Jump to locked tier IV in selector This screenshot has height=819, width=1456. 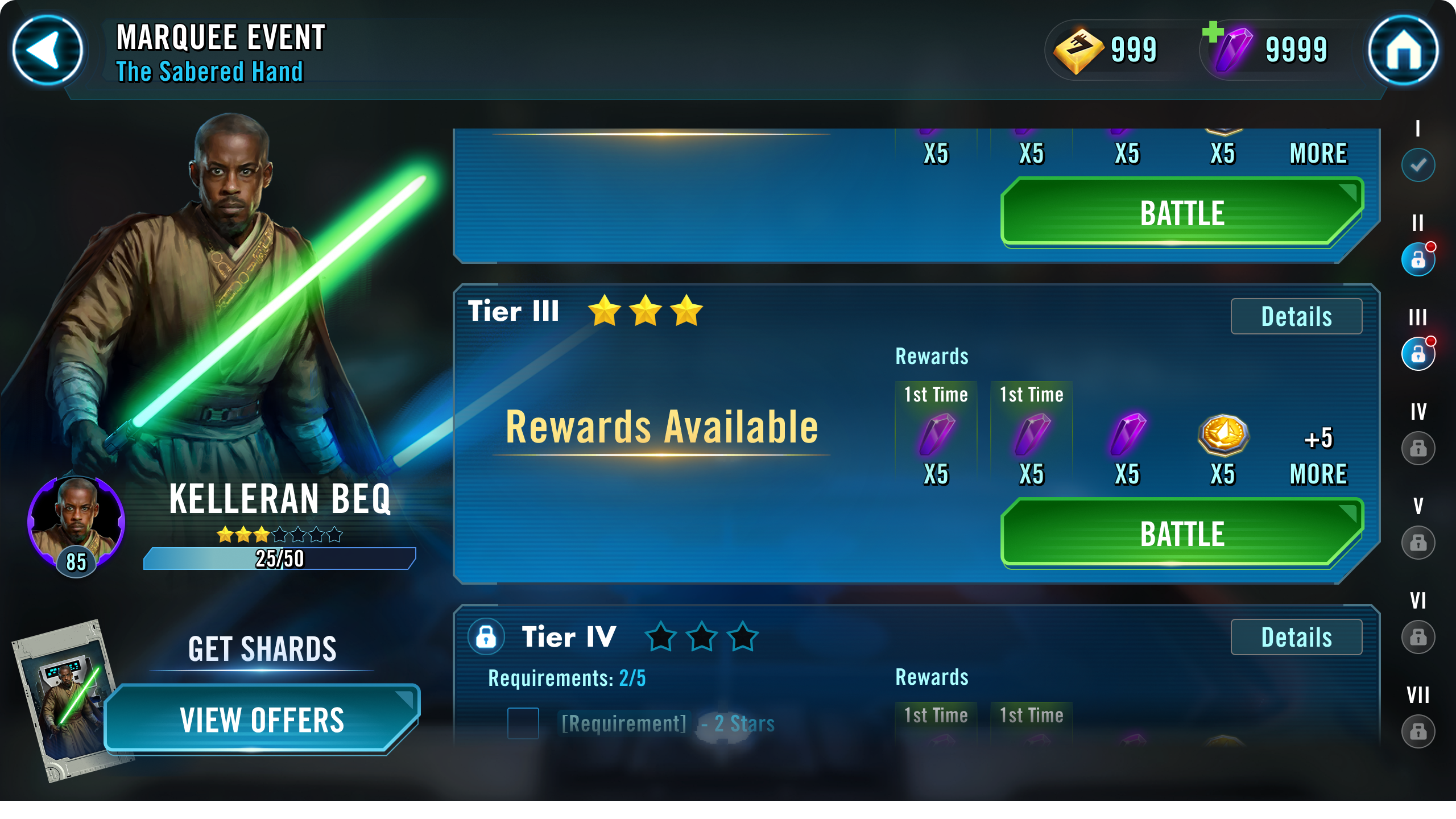point(1418,448)
